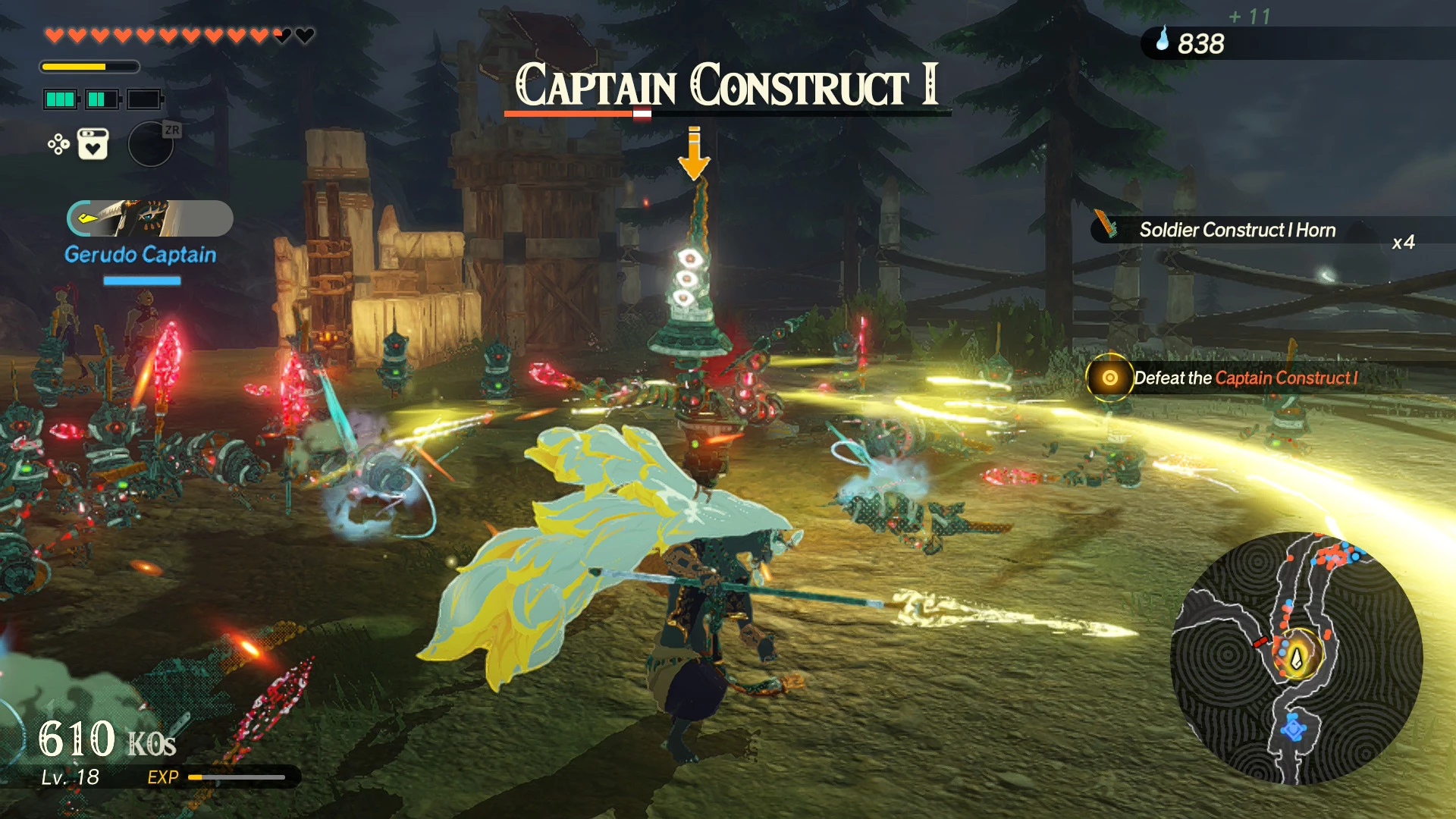Expand the Captain Construct I health bar
Image resolution: width=1456 pixels, height=819 pixels.
click(x=726, y=115)
